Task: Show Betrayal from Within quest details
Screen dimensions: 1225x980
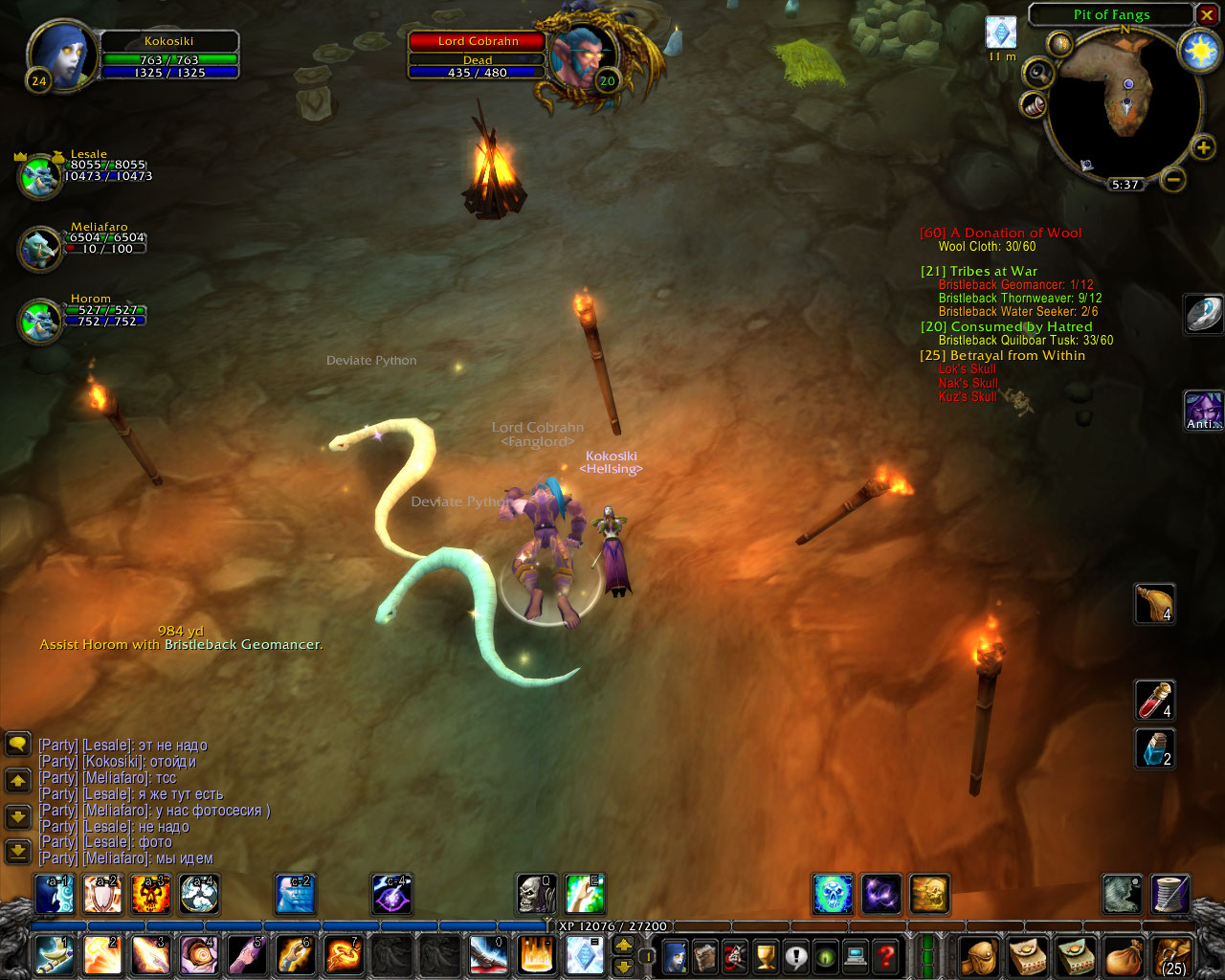Action: coord(1003,355)
